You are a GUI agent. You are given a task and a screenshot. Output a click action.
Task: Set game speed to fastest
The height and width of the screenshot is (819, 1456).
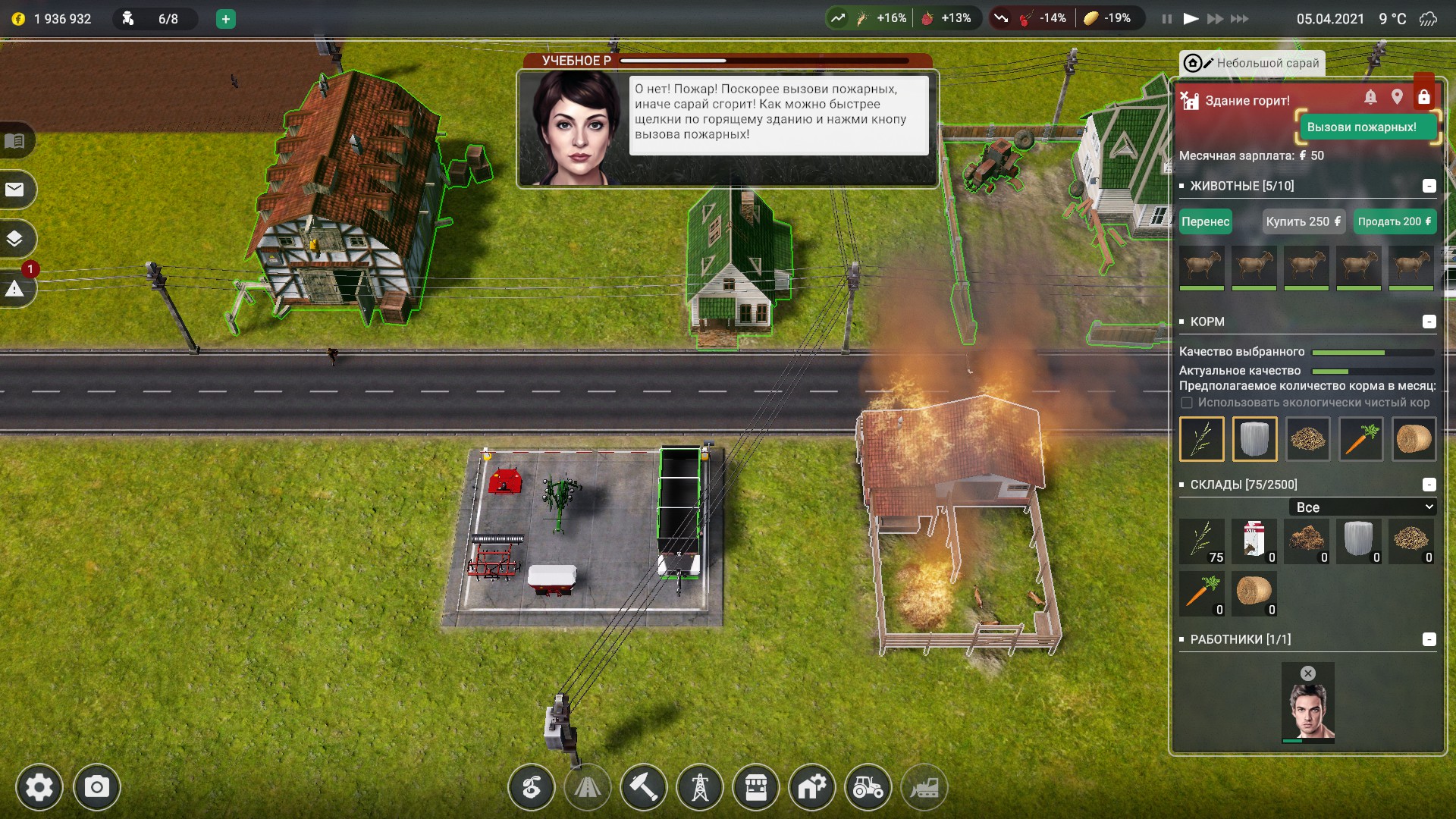tap(1240, 19)
